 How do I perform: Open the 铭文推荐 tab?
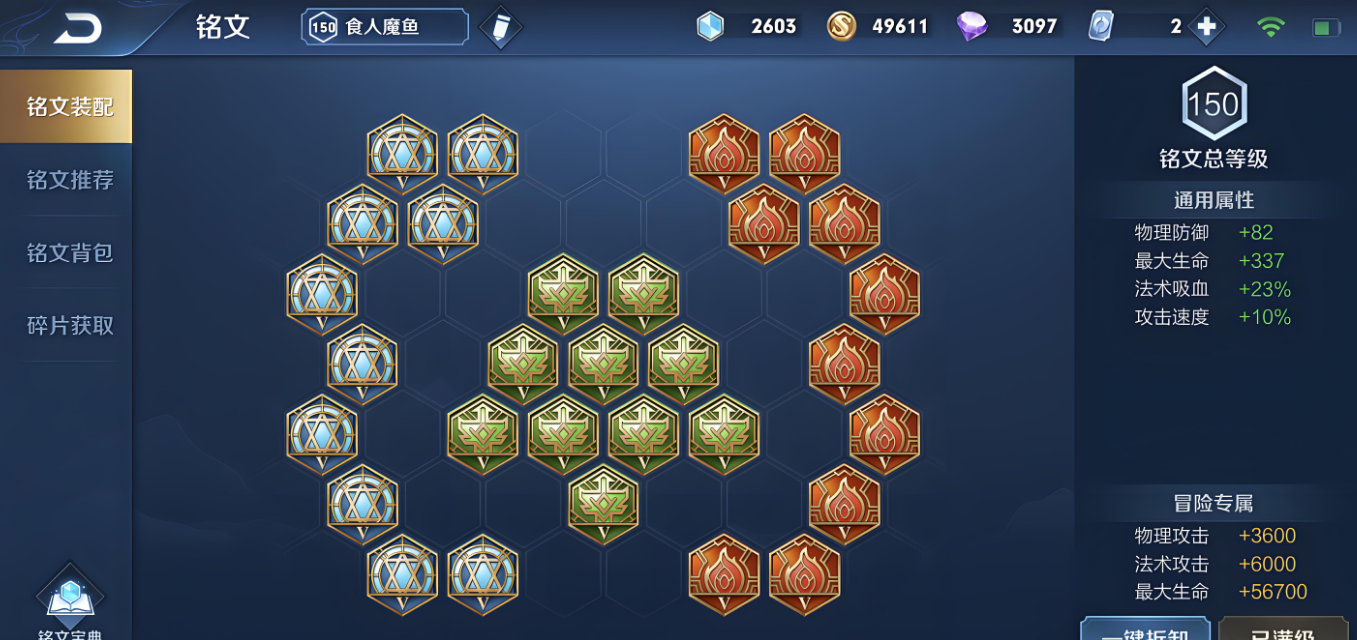69,180
